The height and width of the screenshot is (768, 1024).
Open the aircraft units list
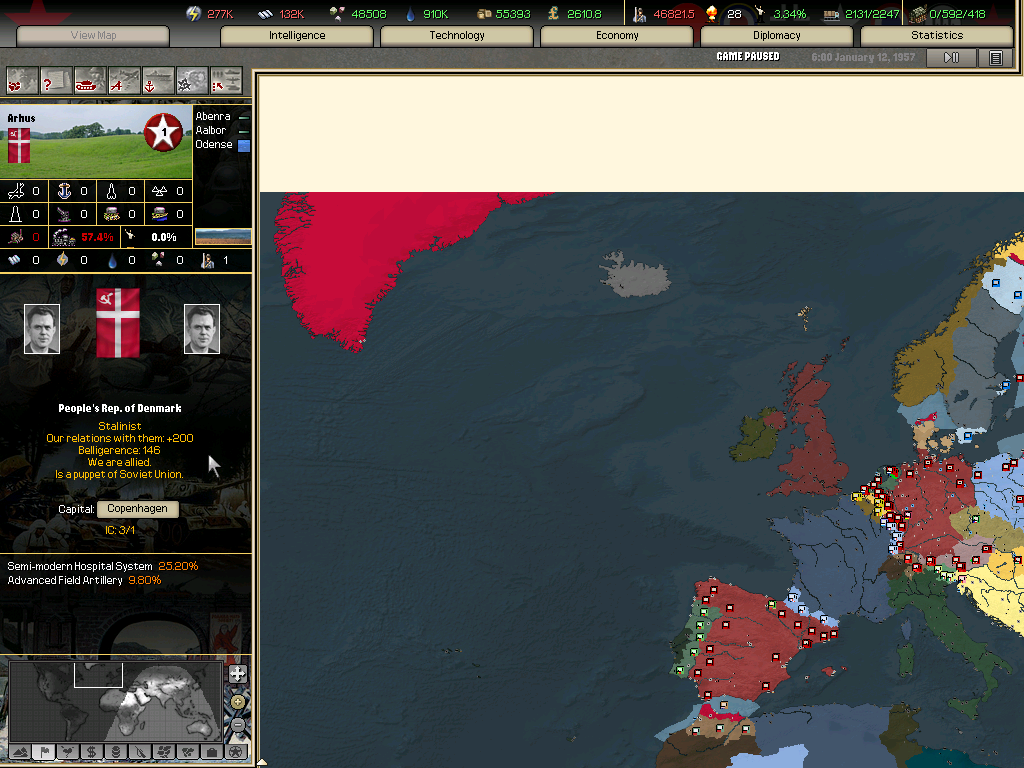124,80
